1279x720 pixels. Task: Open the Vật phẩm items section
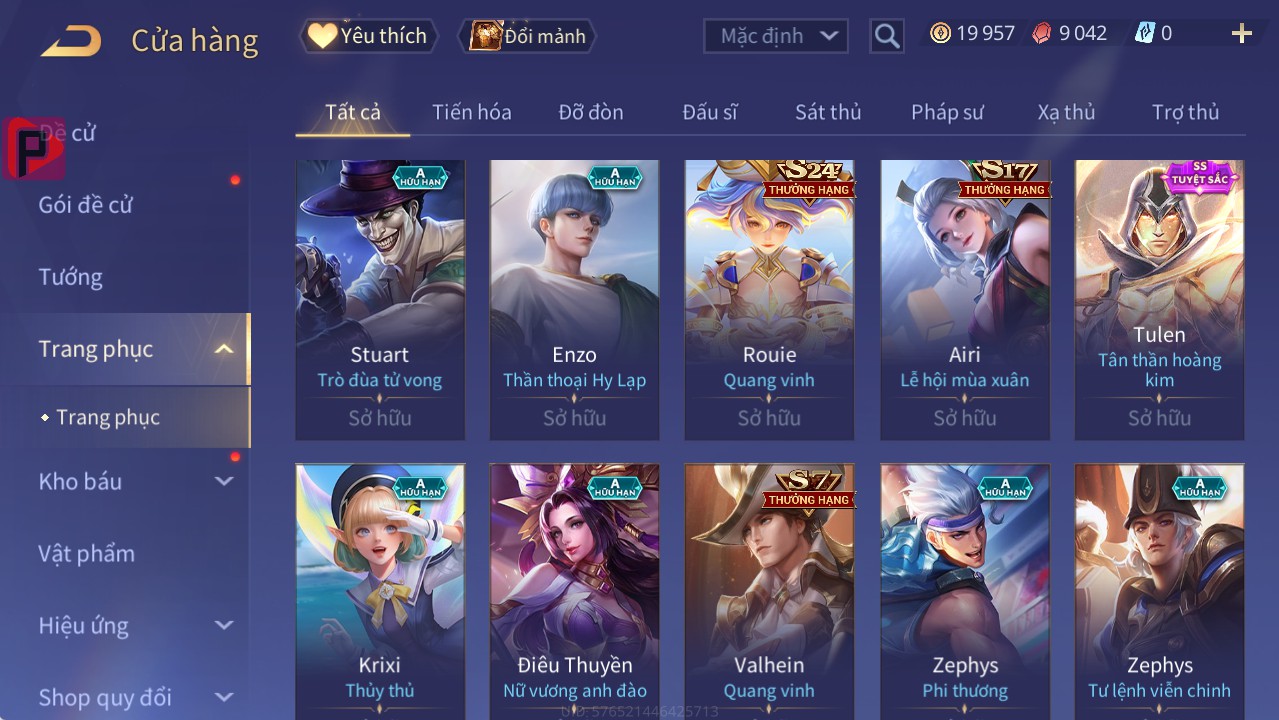point(87,553)
